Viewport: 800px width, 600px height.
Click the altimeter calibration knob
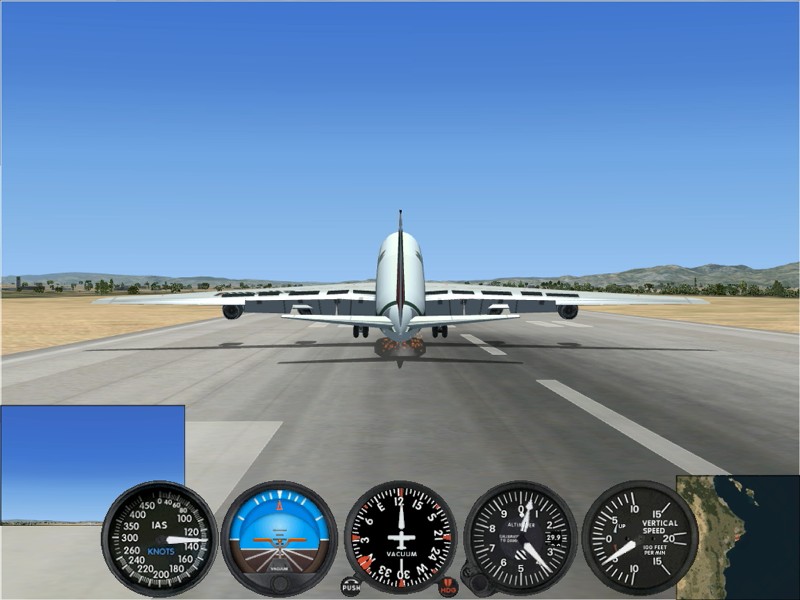point(480,580)
